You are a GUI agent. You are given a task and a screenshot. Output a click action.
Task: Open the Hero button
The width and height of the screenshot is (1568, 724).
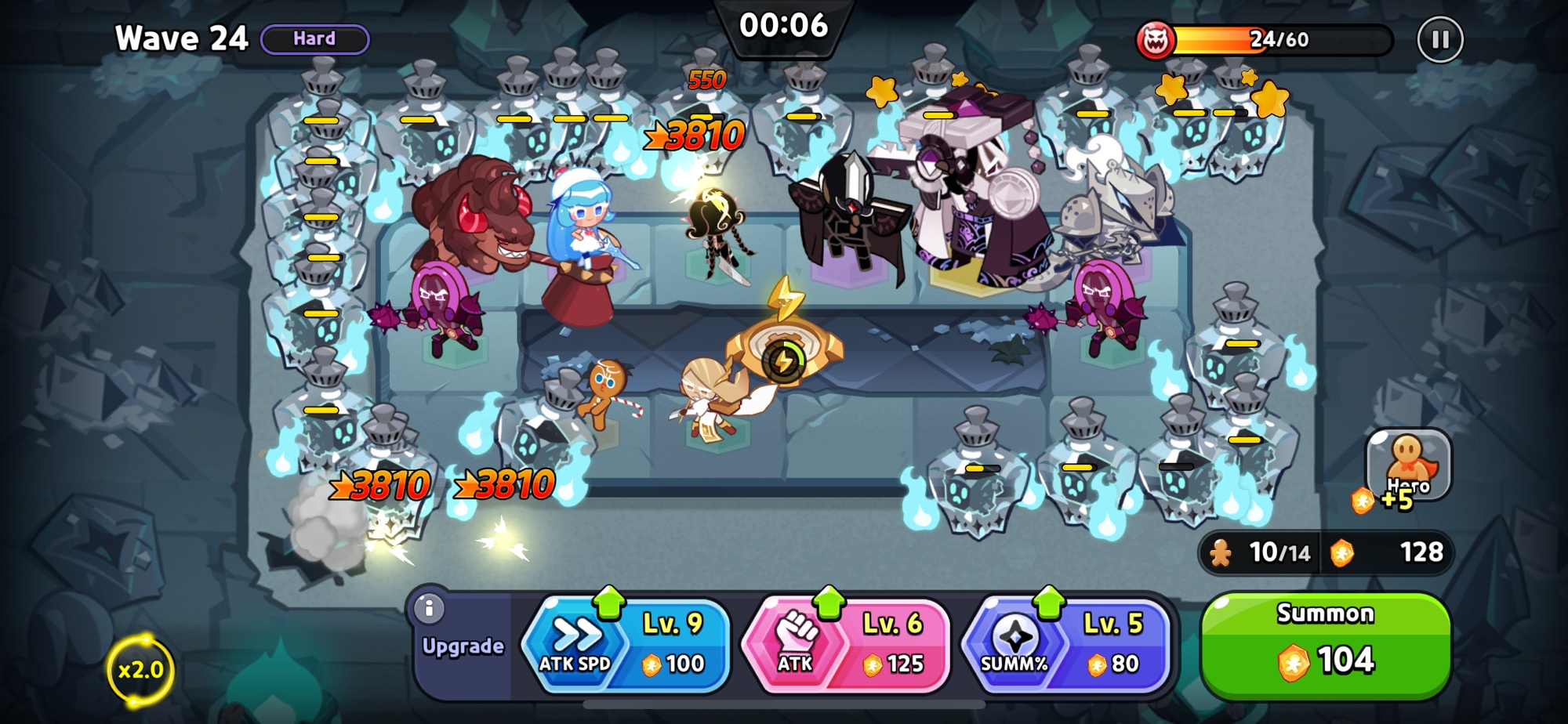click(1408, 465)
